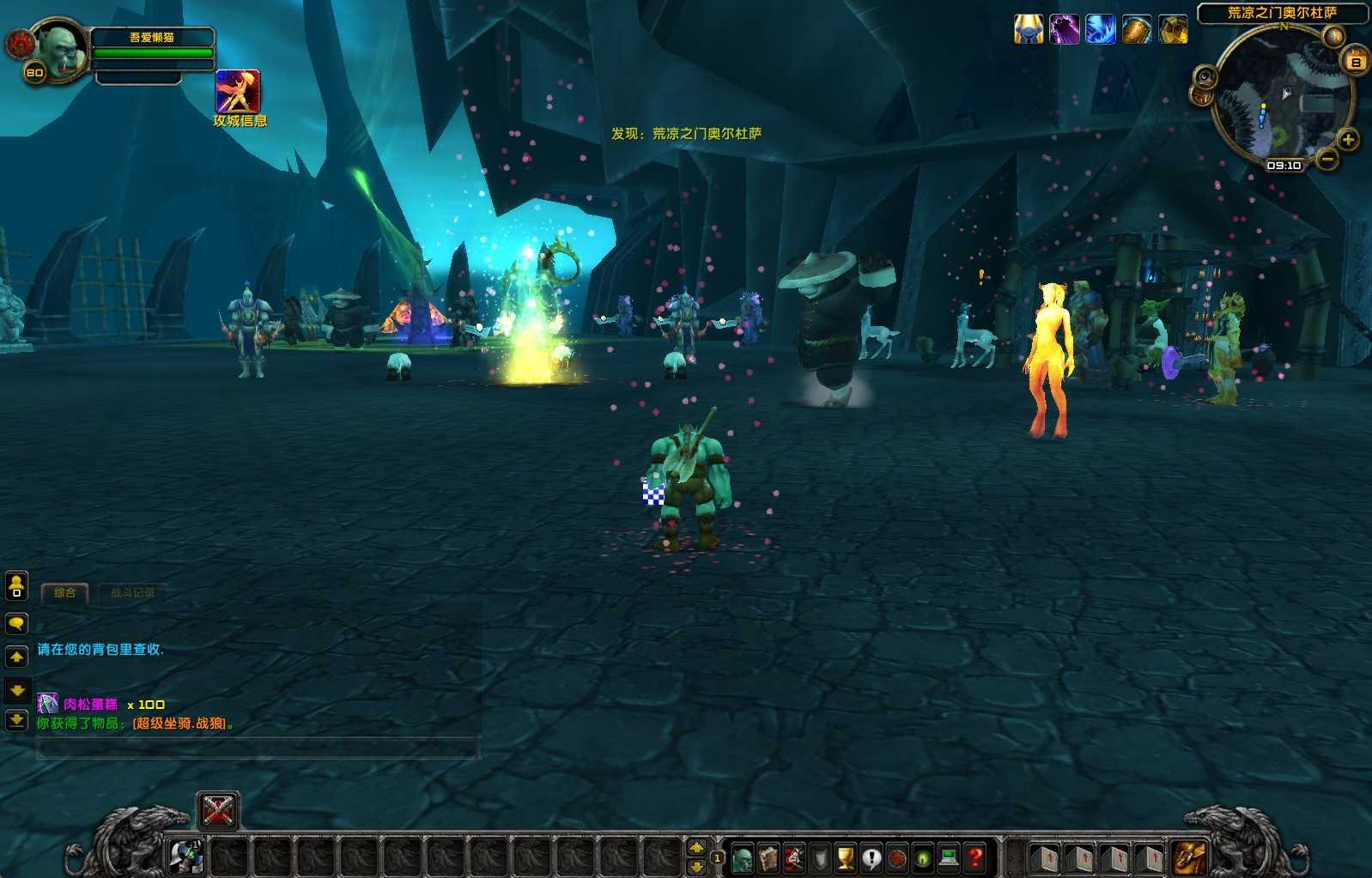
Task: Click the purple lightning buff icon
Action: [x=1065, y=30]
